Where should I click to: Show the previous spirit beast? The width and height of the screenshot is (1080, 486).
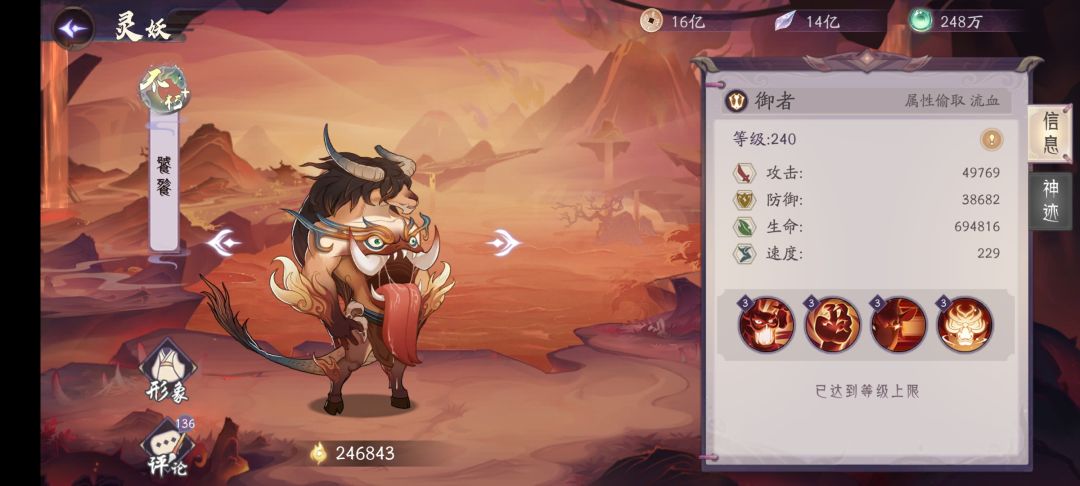pyautogui.click(x=223, y=243)
